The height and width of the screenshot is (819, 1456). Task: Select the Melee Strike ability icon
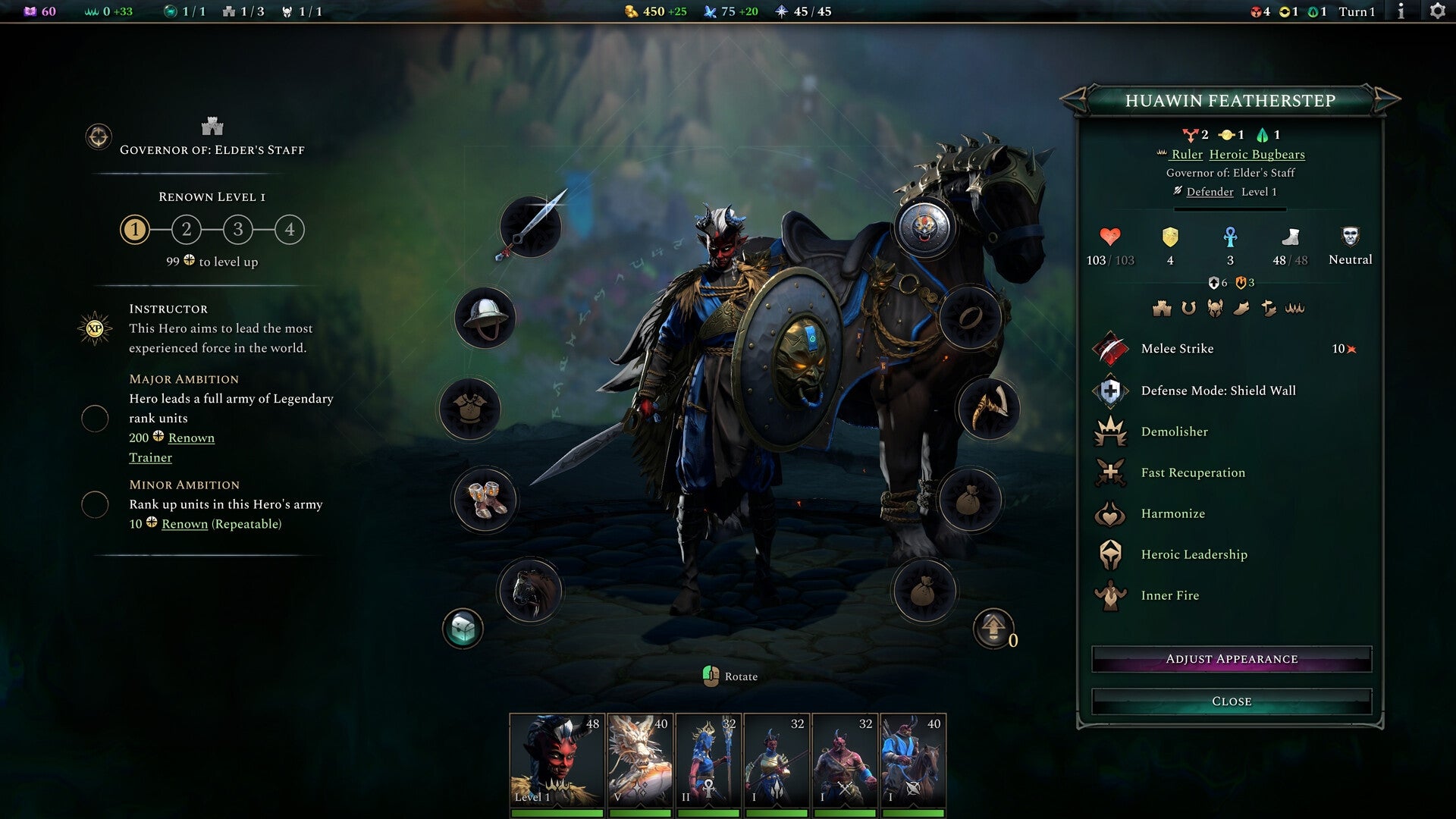1112,349
